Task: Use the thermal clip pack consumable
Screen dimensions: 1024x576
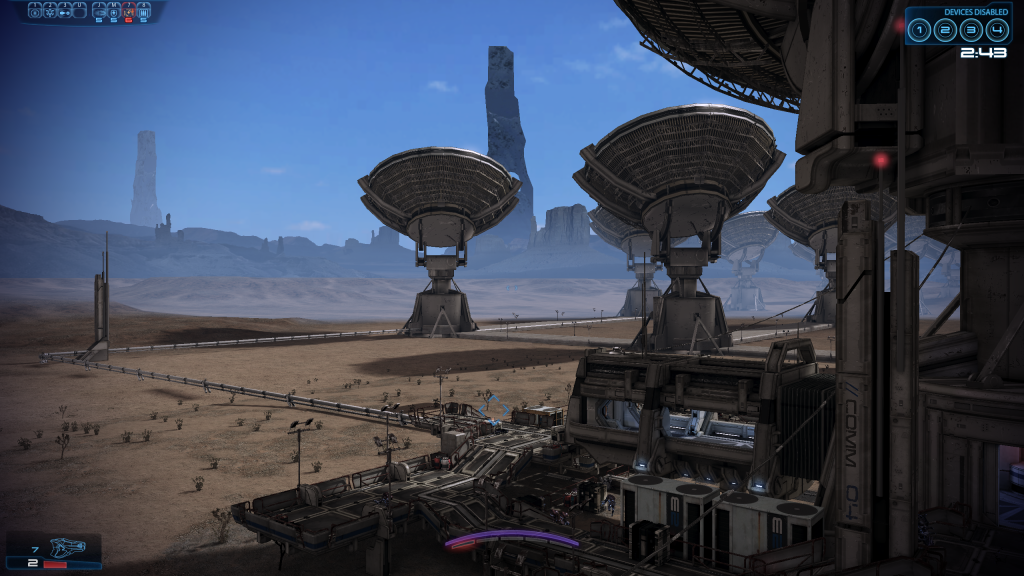Action: point(144,12)
